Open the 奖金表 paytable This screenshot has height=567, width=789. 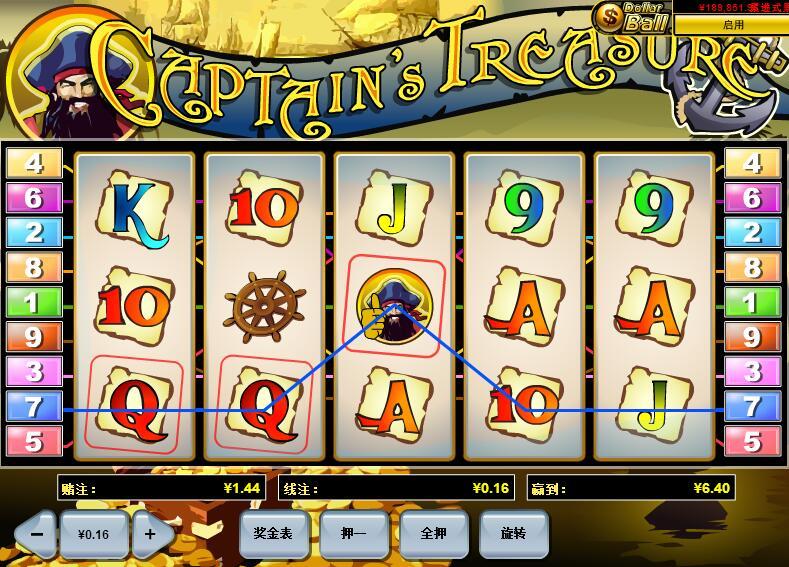tap(273, 534)
